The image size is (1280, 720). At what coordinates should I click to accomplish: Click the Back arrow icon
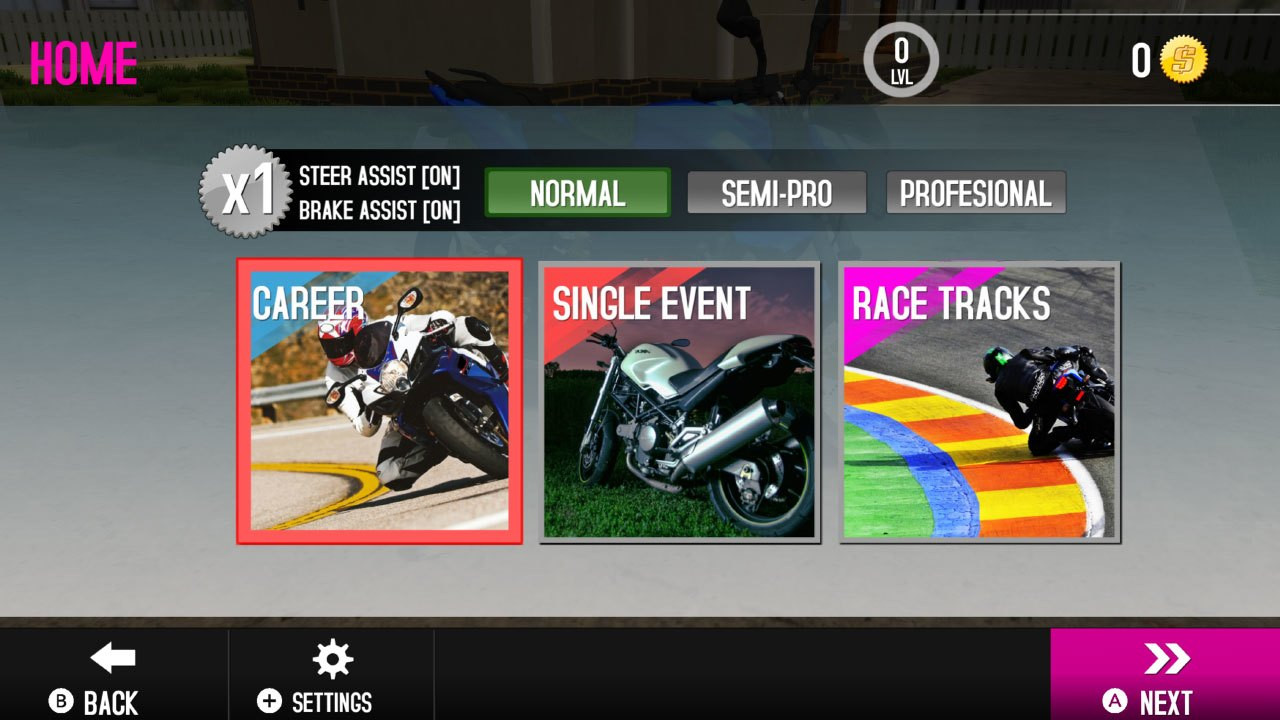110,658
